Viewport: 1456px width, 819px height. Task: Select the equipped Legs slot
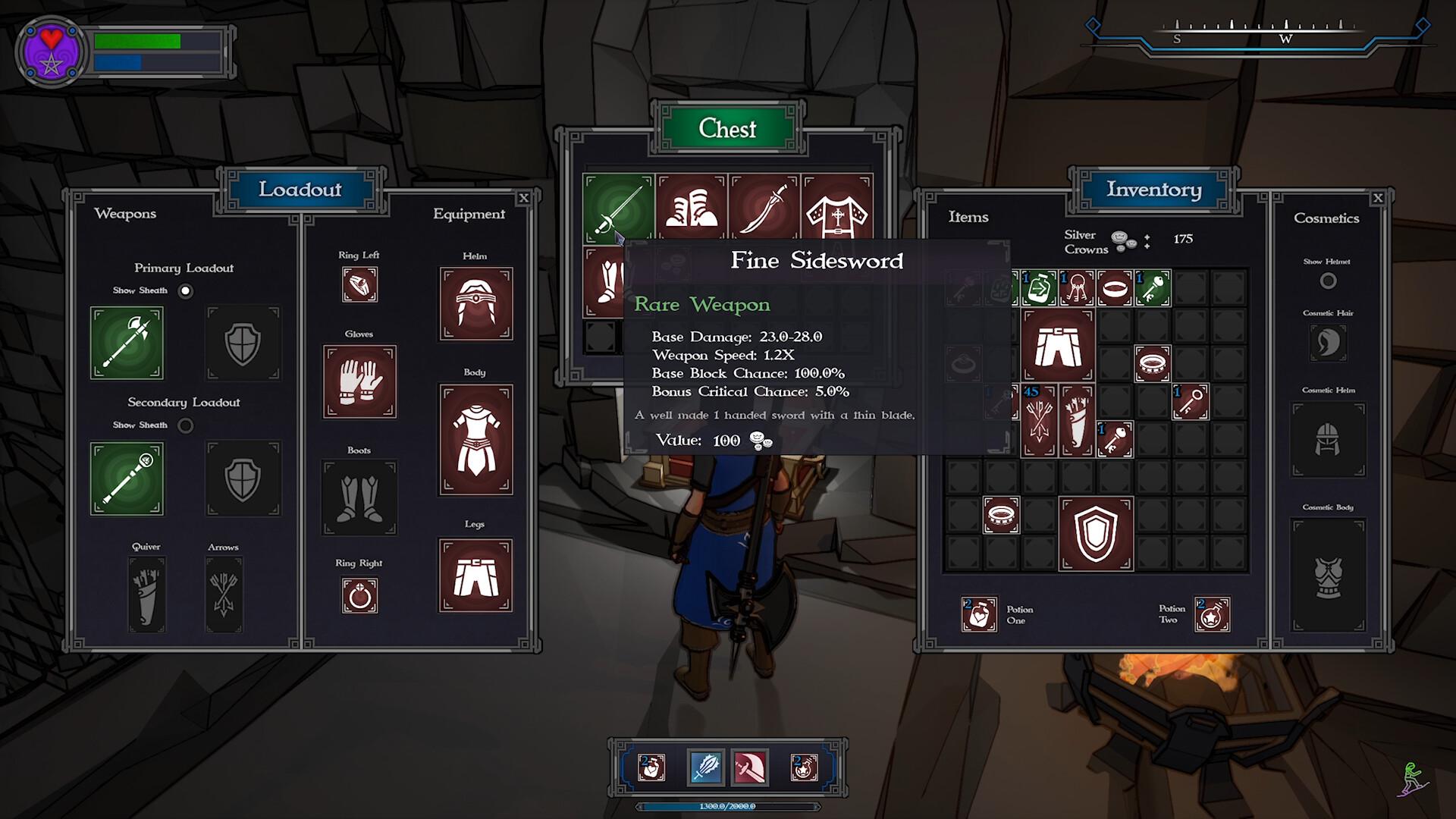point(475,576)
